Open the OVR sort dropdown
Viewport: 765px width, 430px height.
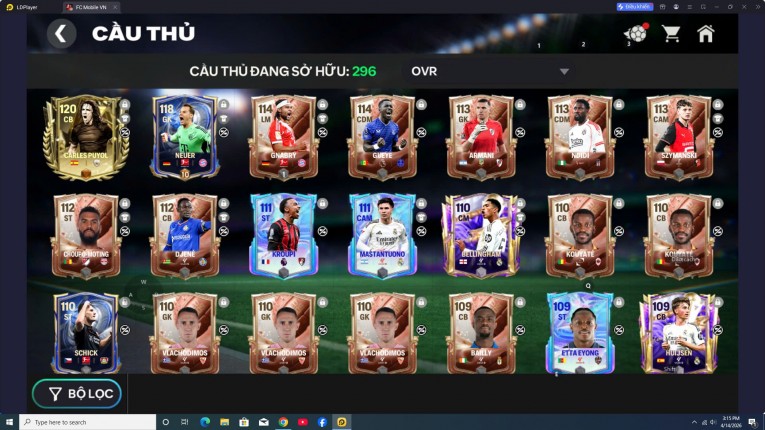490,71
